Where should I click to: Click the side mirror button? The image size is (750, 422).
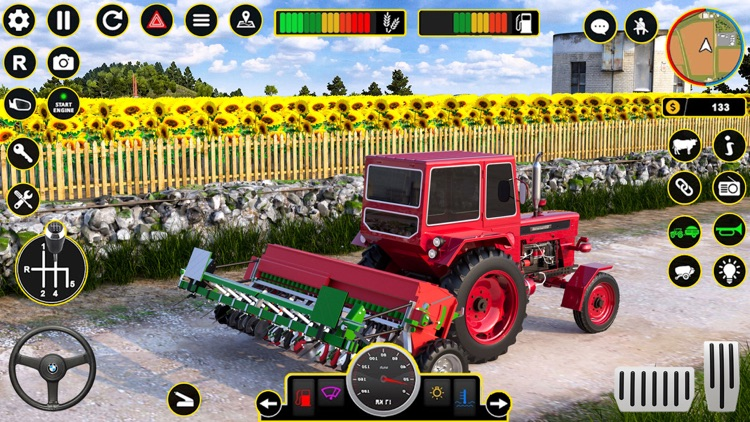tap(20, 103)
